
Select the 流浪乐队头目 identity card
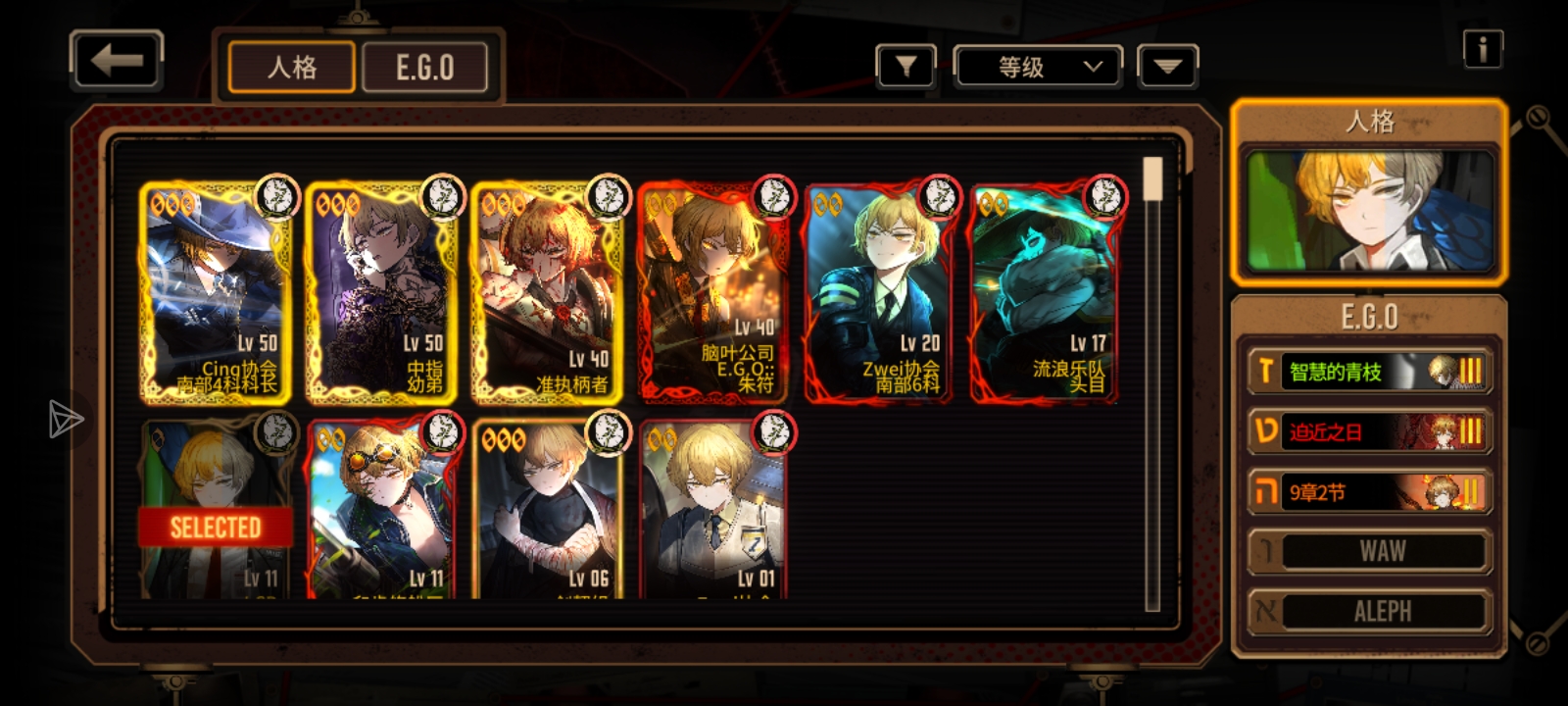pos(1046,291)
